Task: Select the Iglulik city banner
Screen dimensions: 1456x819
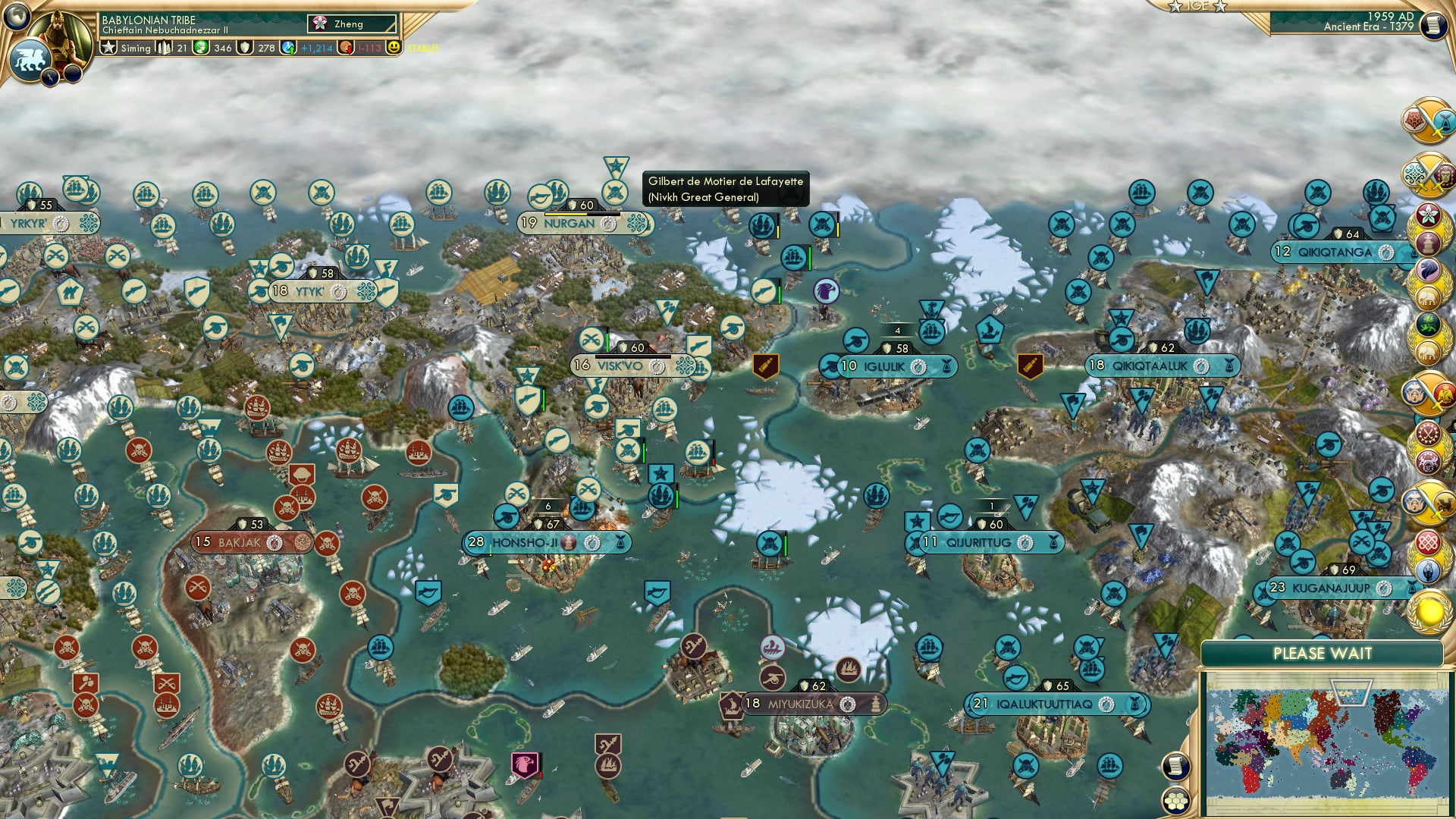Action: pos(885,367)
